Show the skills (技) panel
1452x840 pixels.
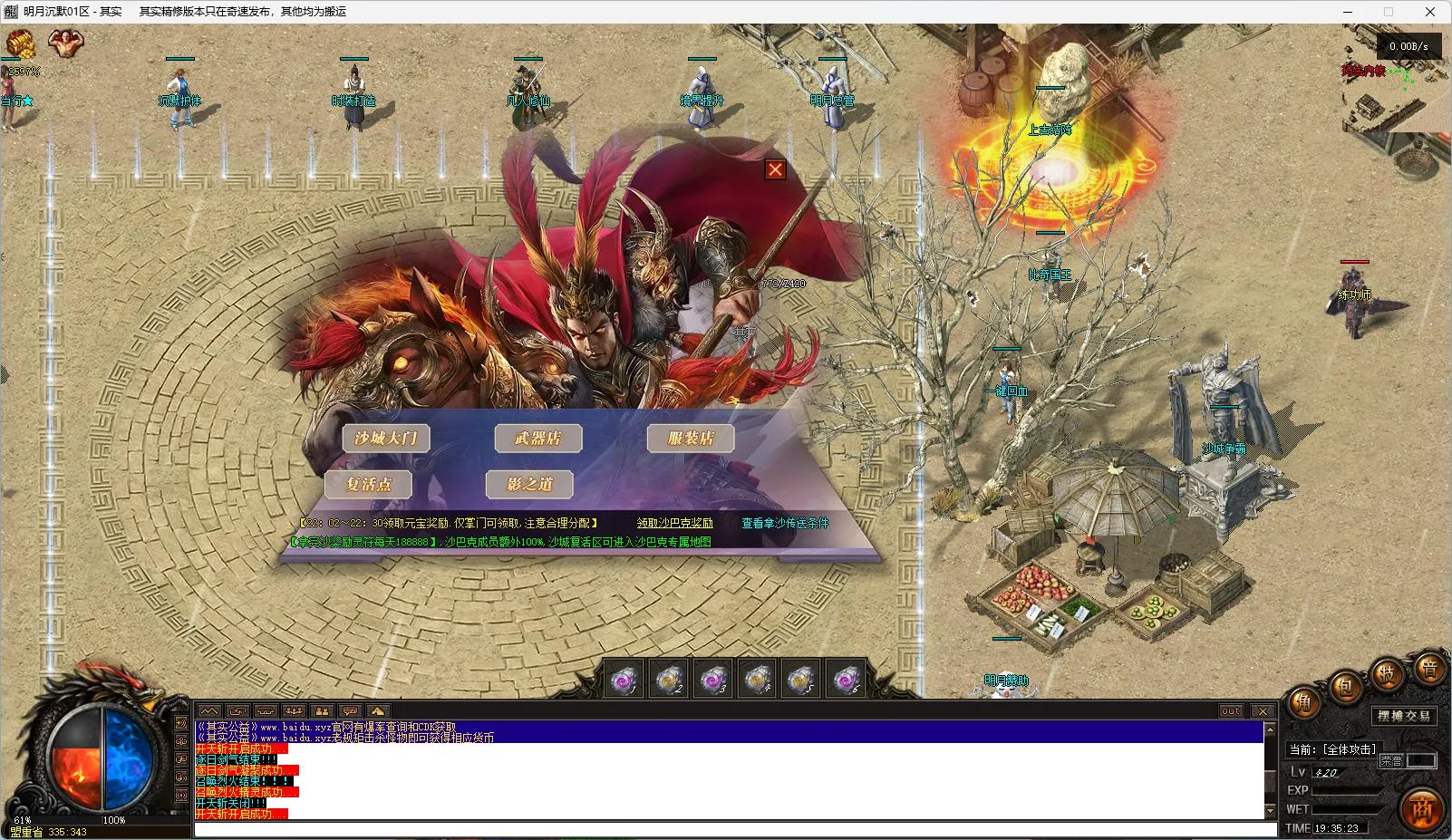point(1388,673)
